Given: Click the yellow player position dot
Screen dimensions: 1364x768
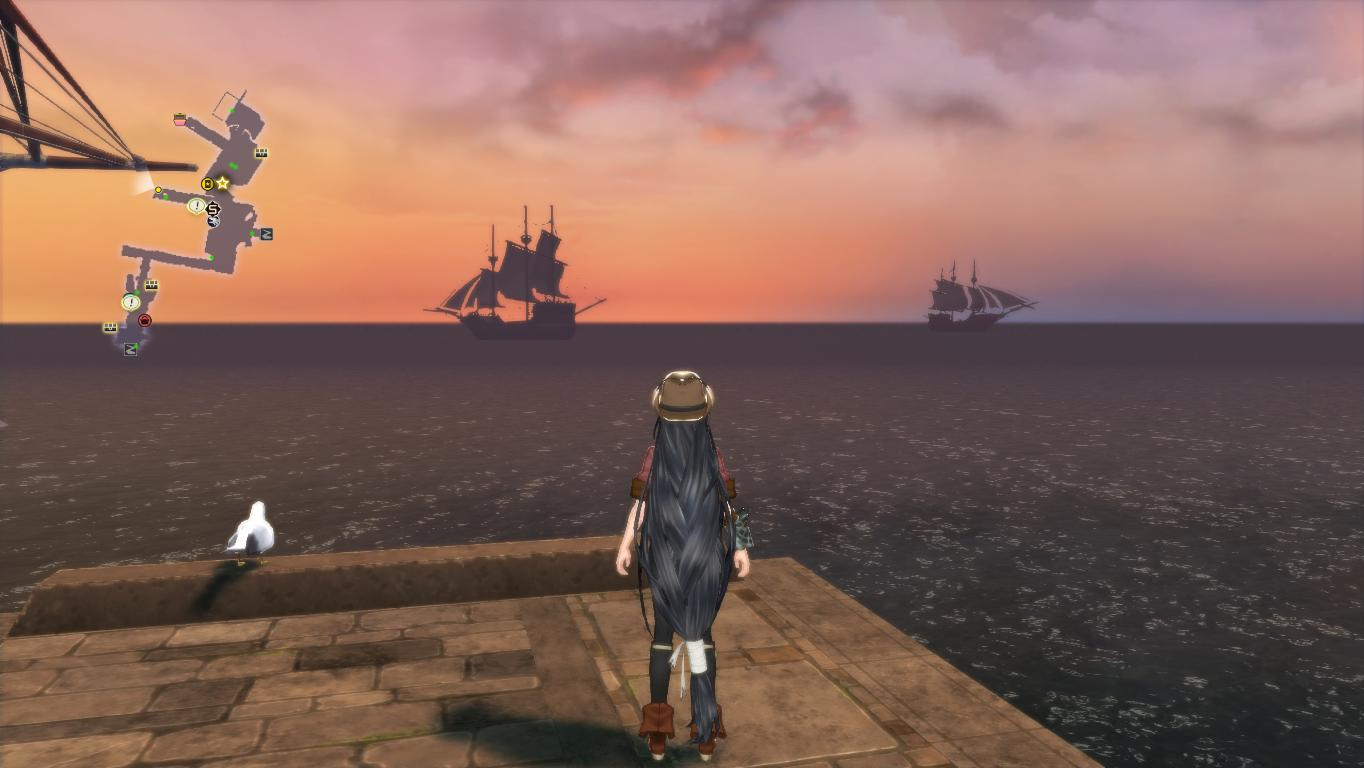Looking at the screenshot, I should tap(158, 190).
